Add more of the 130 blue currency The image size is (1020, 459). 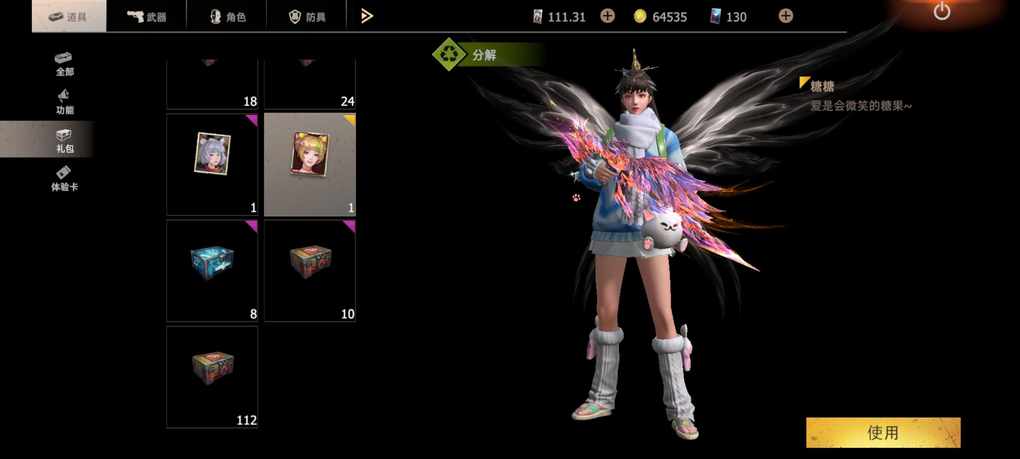[786, 16]
